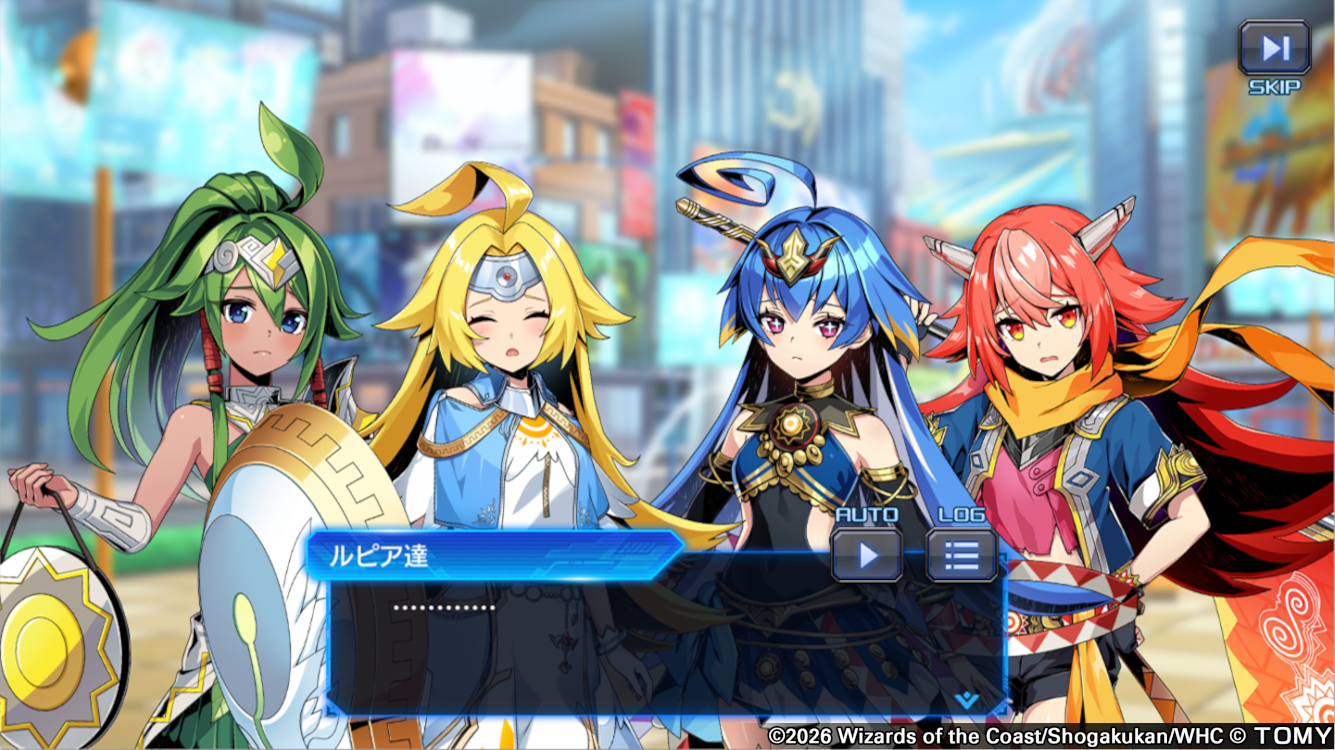The height and width of the screenshot is (750, 1335).
Task: Skip the story cutscene
Action: point(1274,49)
